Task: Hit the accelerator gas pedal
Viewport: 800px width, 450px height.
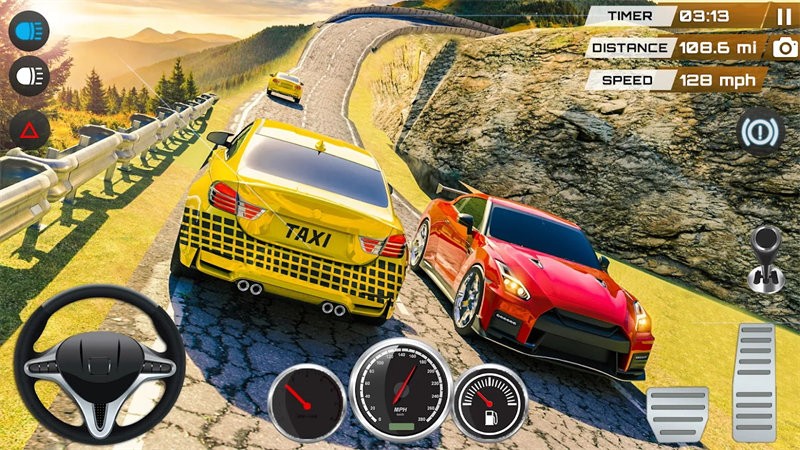Action: point(754,381)
